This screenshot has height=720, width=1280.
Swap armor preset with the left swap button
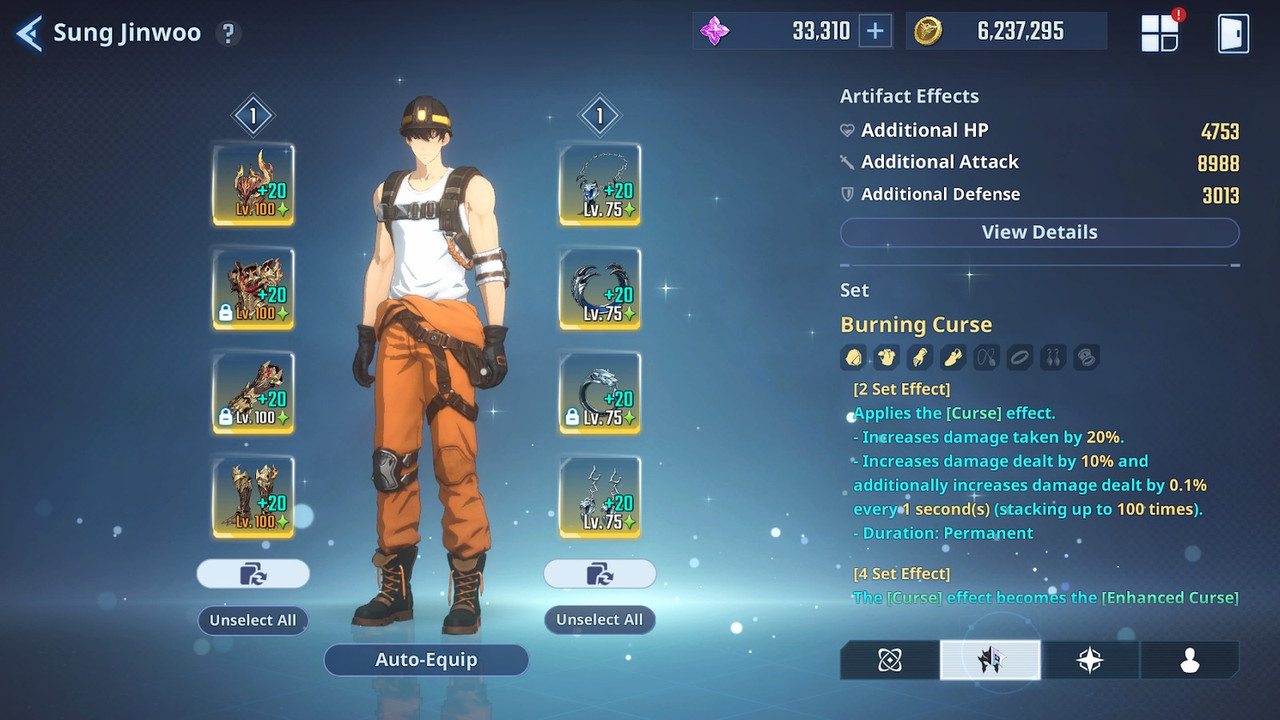click(x=253, y=574)
